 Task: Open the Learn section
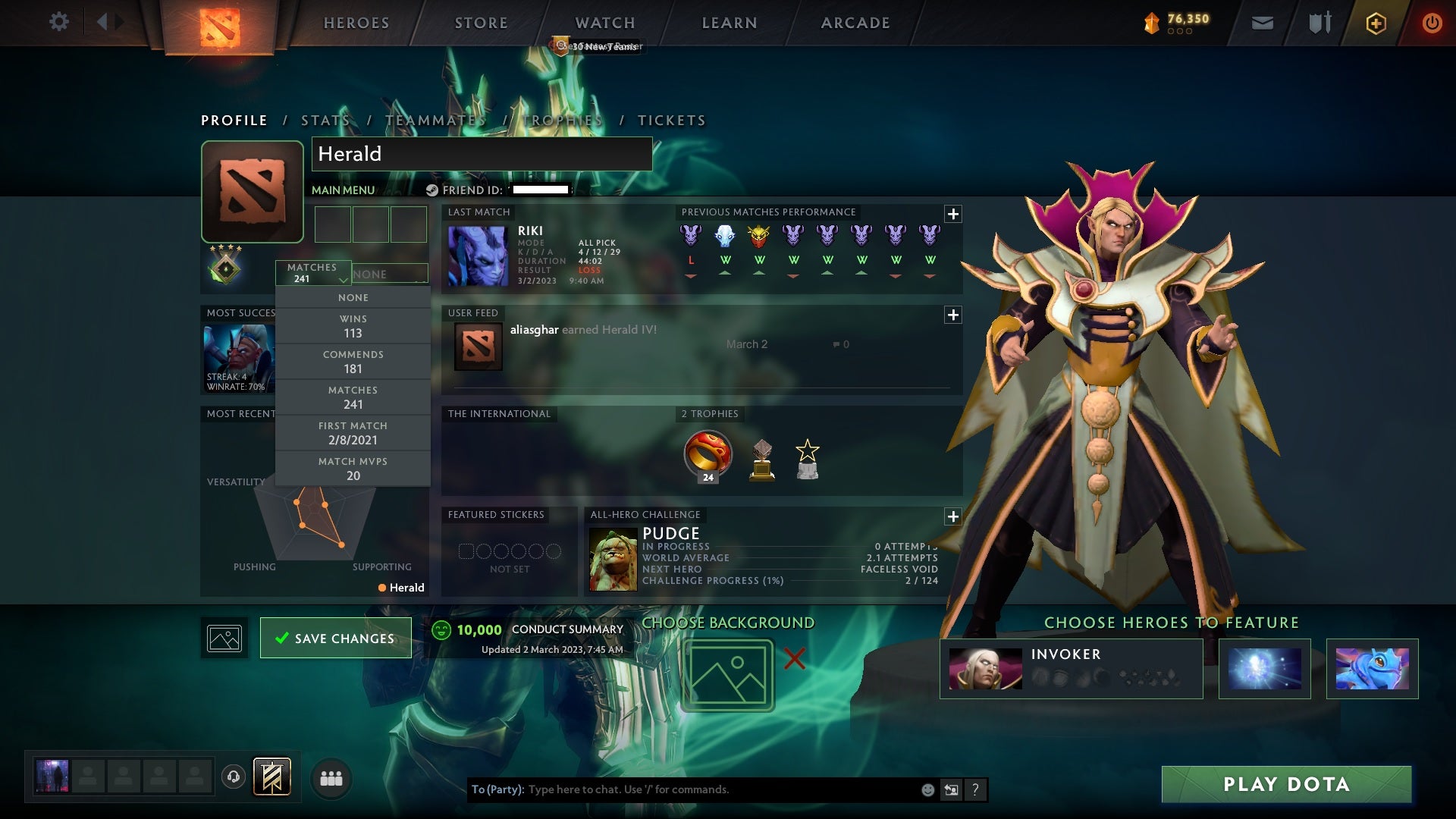point(730,23)
